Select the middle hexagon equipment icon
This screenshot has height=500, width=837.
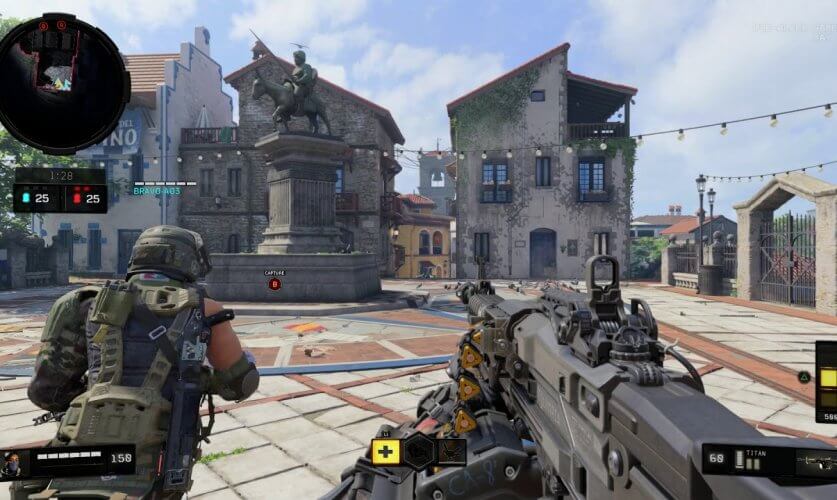[419, 452]
